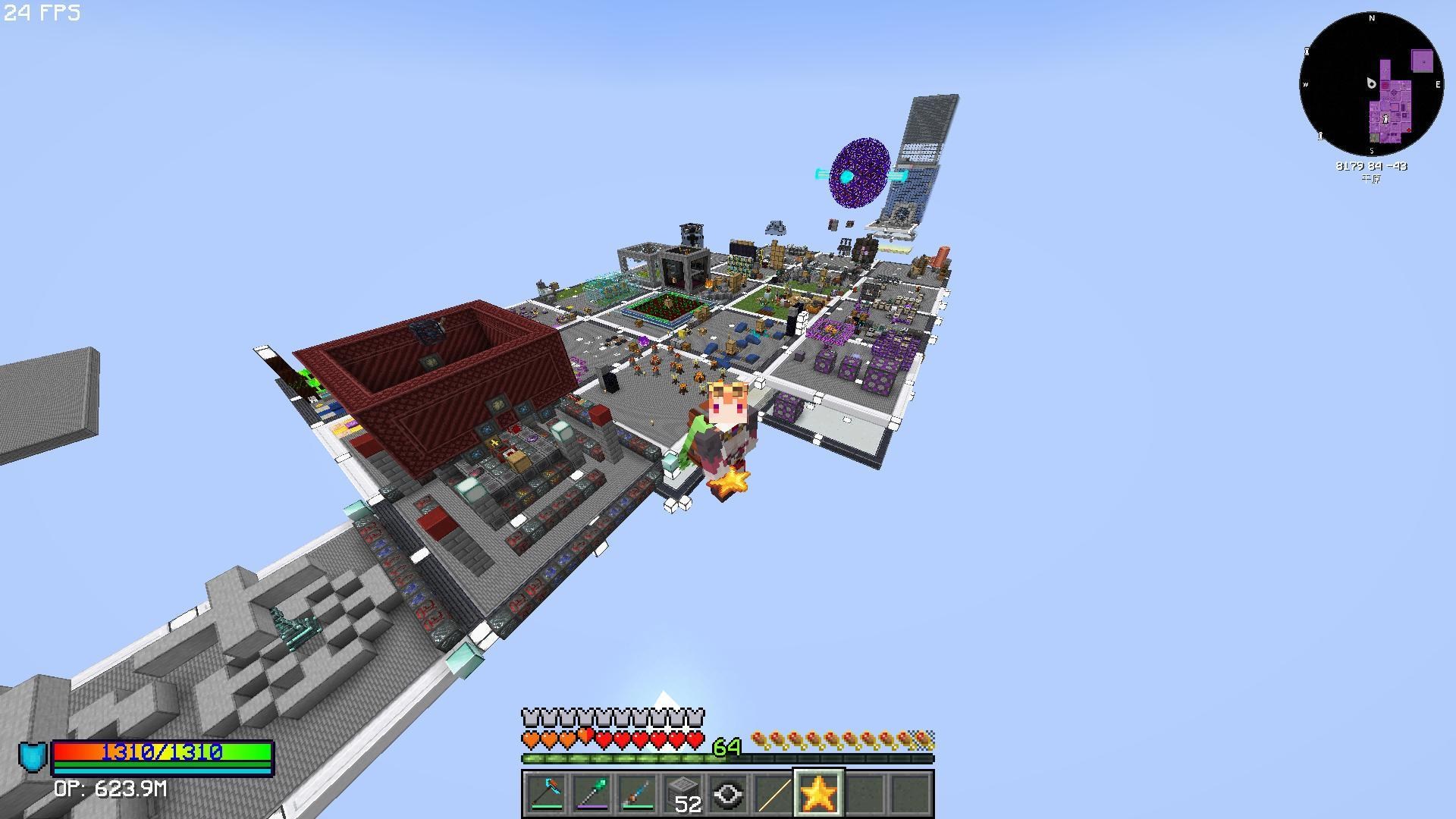Click the player arrow on the minimap
Image resolution: width=1456 pixels, height=819 pixels.
pos(1370,84)
